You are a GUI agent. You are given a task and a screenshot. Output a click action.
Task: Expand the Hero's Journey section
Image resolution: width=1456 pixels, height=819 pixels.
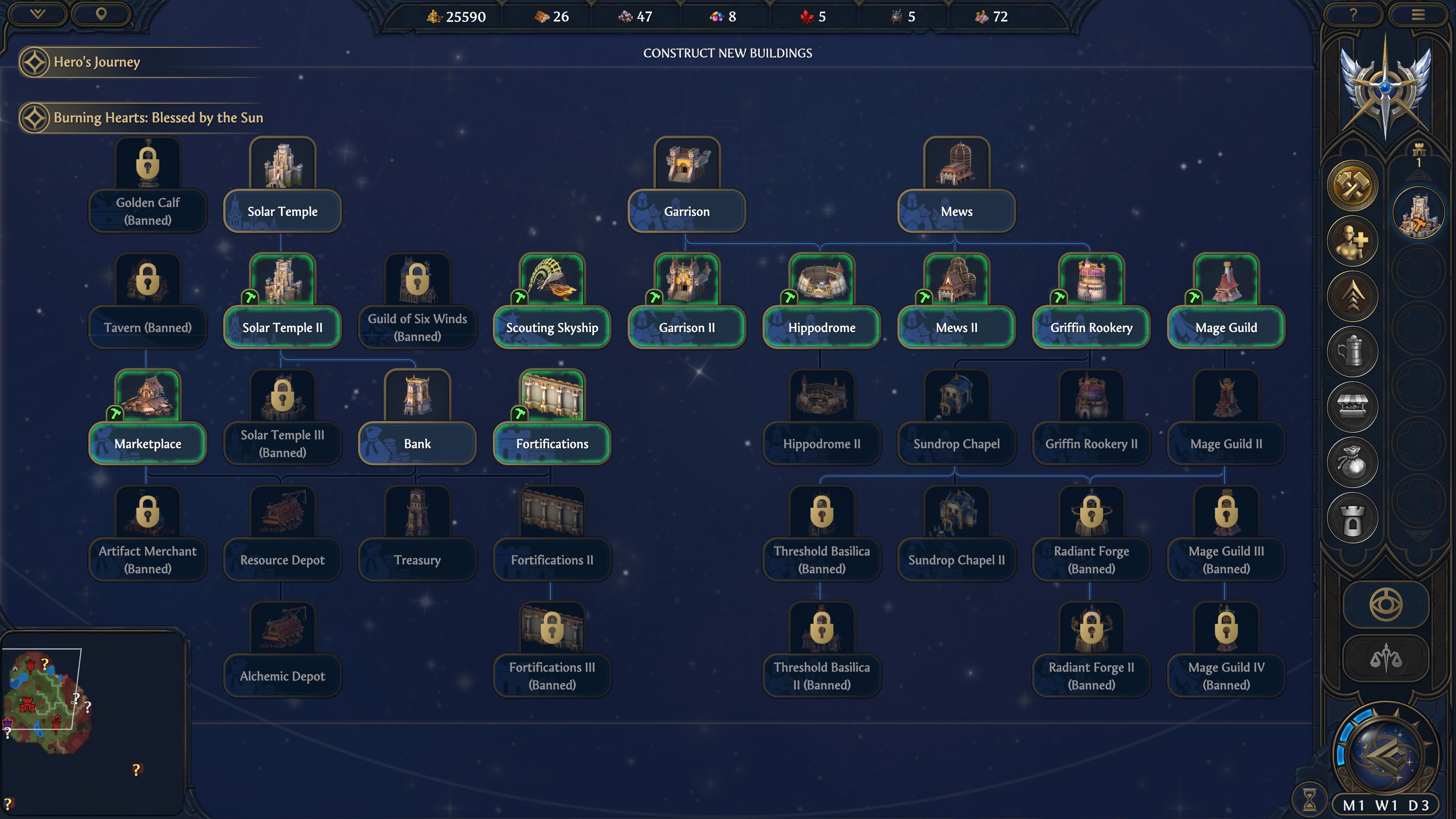(x=96, y=62)
